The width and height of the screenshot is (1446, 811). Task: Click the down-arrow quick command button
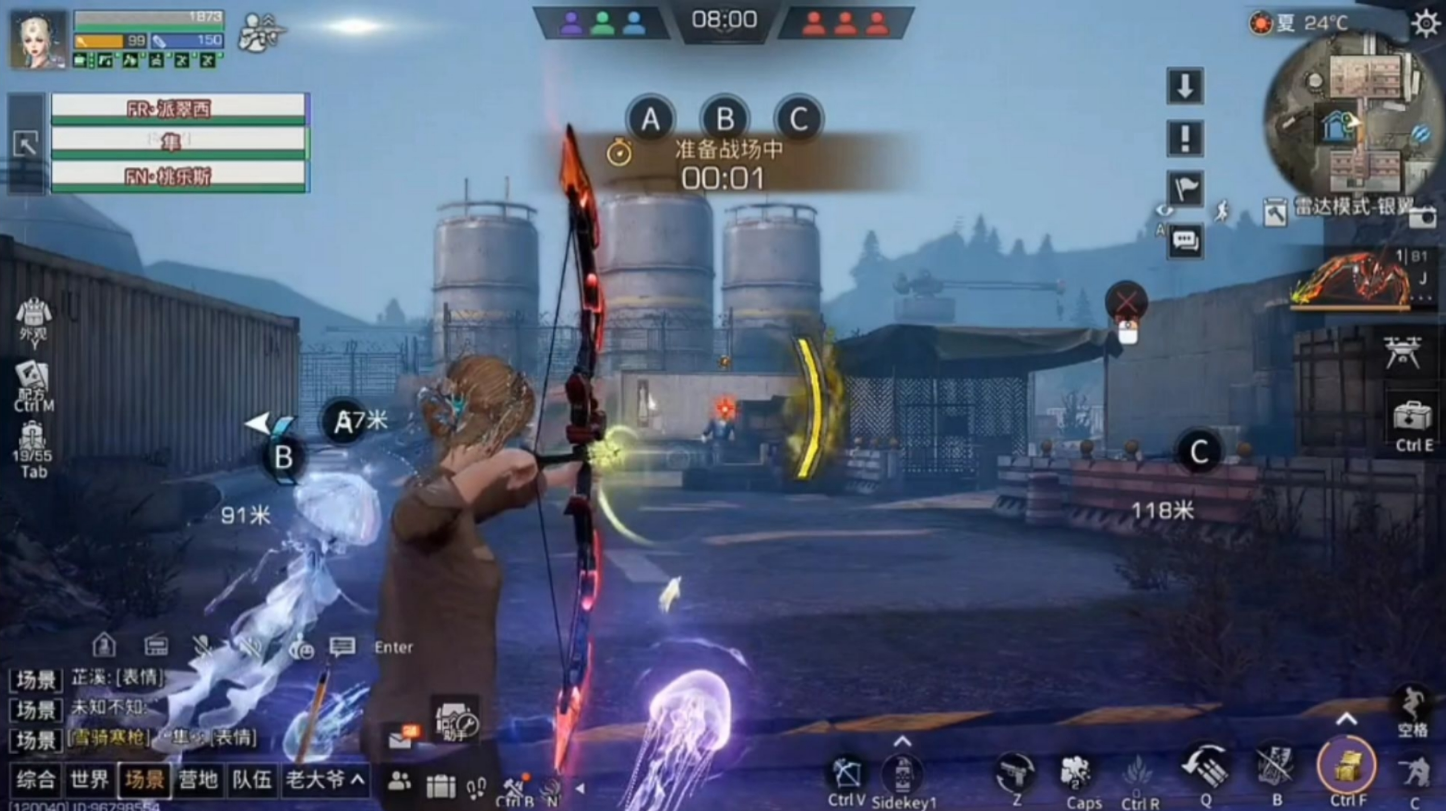[1185, 86]
